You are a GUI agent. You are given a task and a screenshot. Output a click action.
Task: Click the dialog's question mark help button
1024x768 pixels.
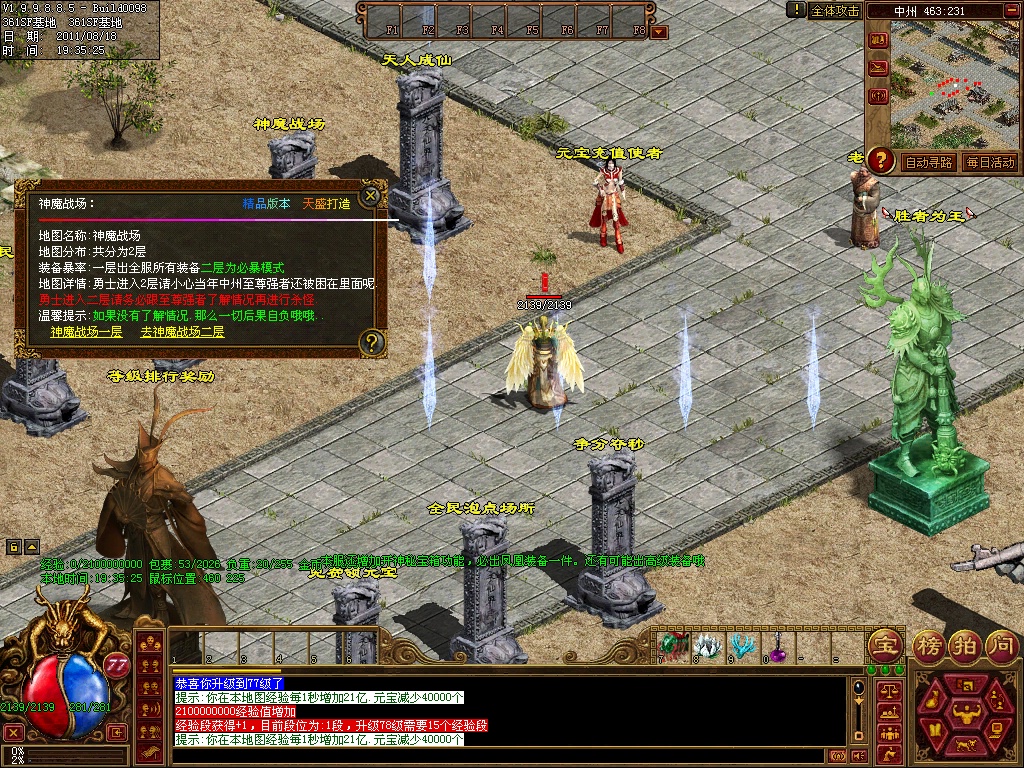pyautogui.click(x=371, y=343)
